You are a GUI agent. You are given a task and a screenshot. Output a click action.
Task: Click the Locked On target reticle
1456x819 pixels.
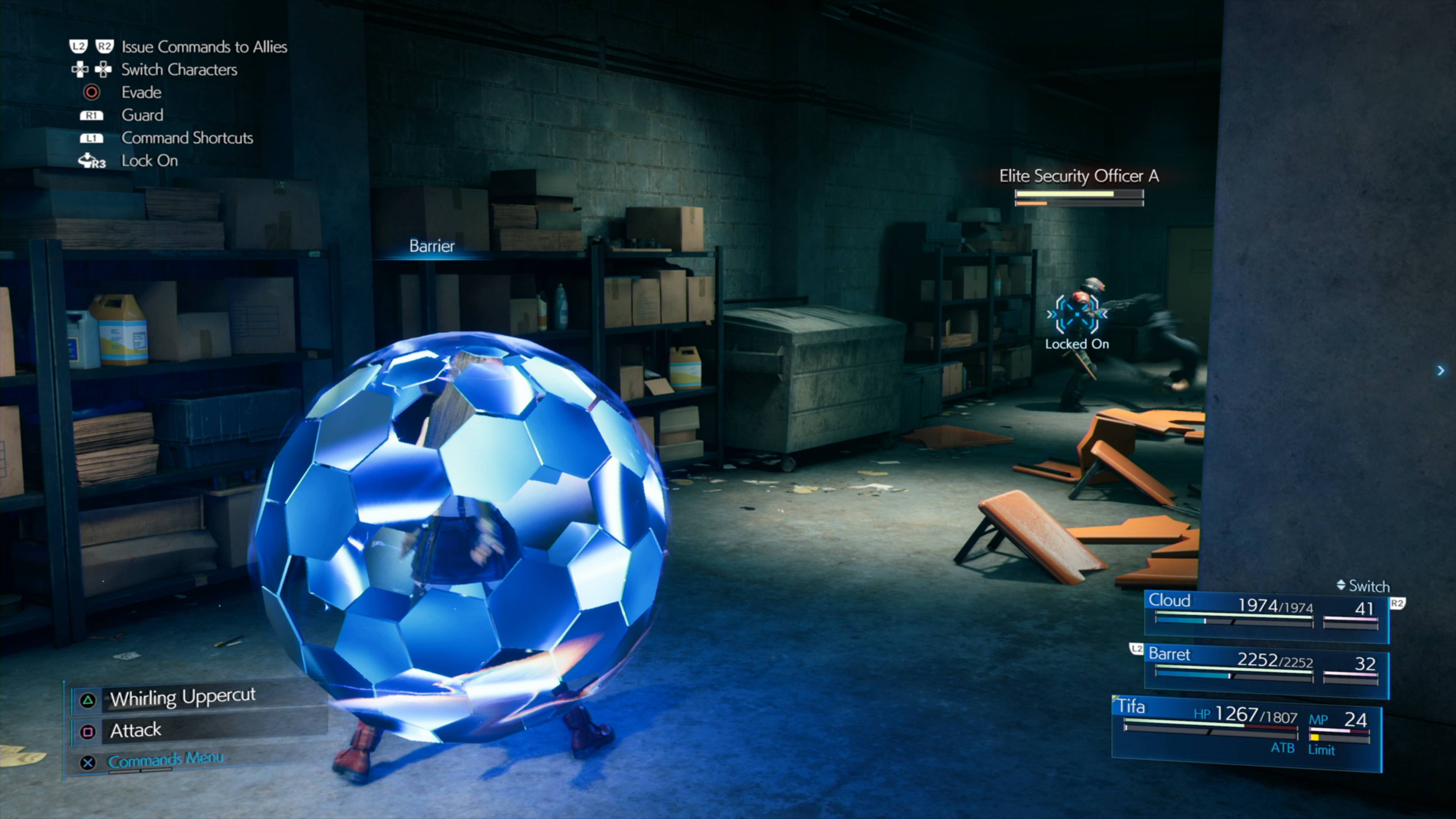(1076, 314)
